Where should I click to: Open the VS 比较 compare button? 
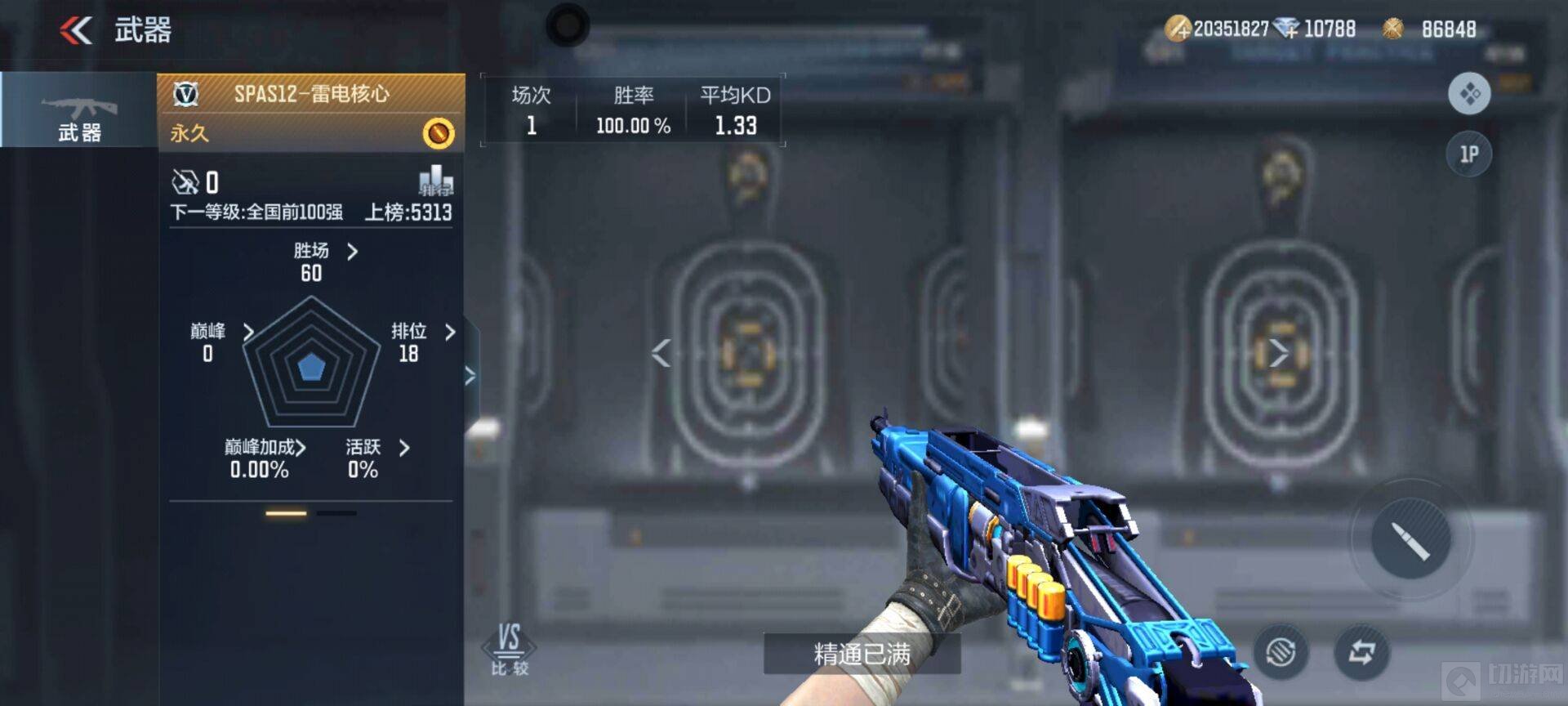click(x=509, y=649)
